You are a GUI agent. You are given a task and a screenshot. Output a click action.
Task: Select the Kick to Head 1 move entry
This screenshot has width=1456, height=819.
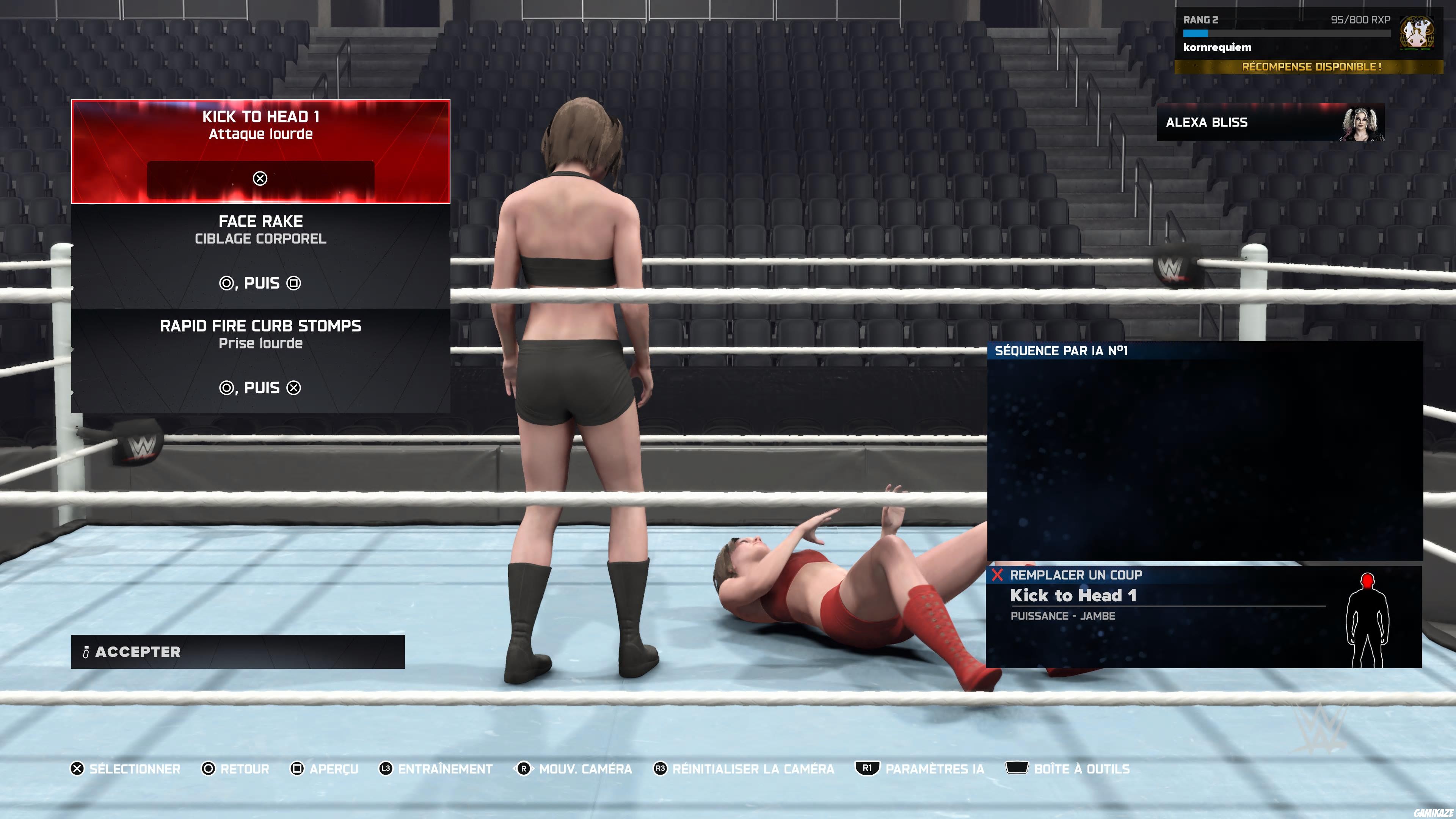click(261, 152)
